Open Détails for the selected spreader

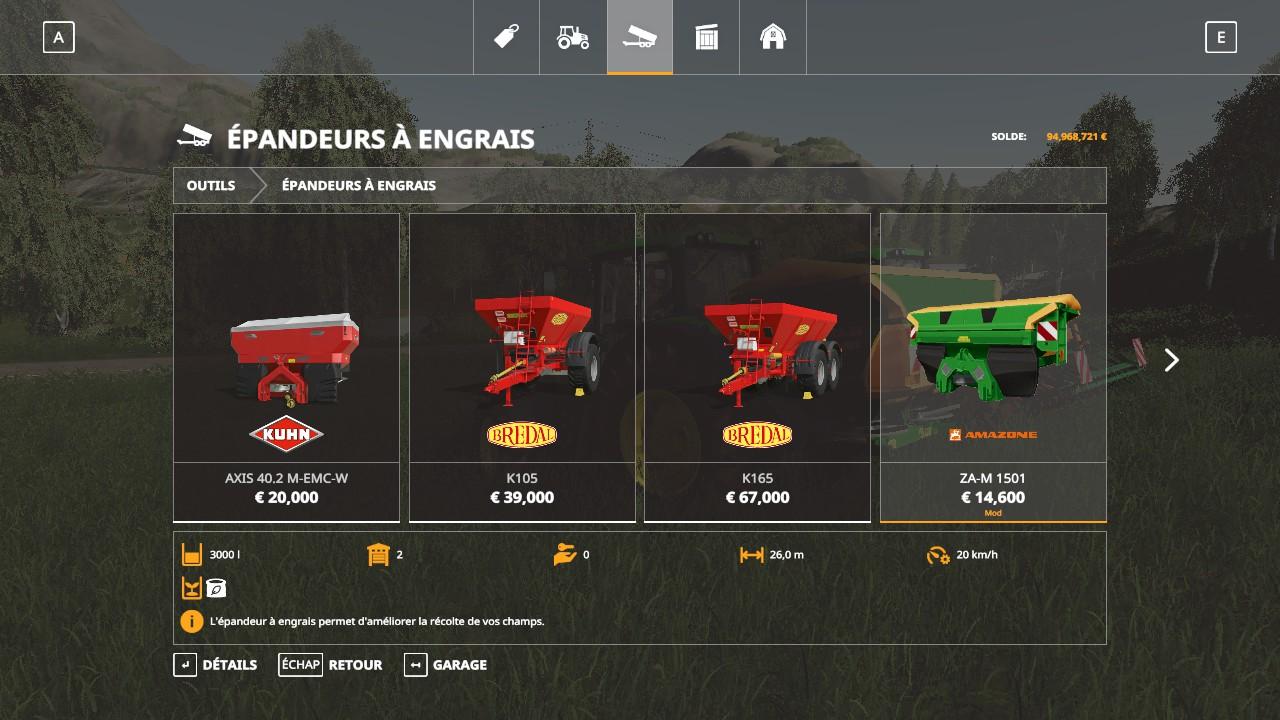click(216, 665)
